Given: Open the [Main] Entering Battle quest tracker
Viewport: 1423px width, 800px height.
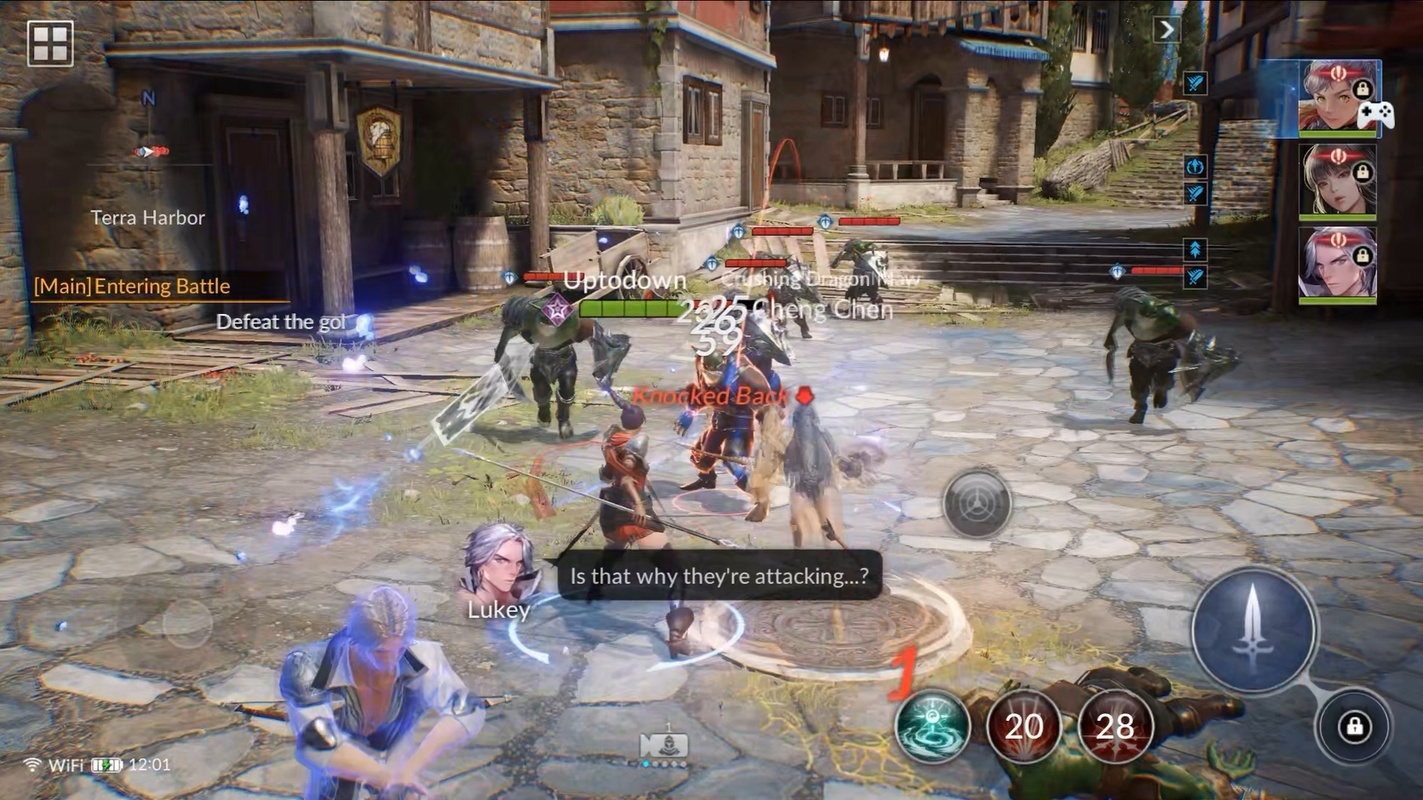Looking at the screenshot, I should [x=132, y=287].
